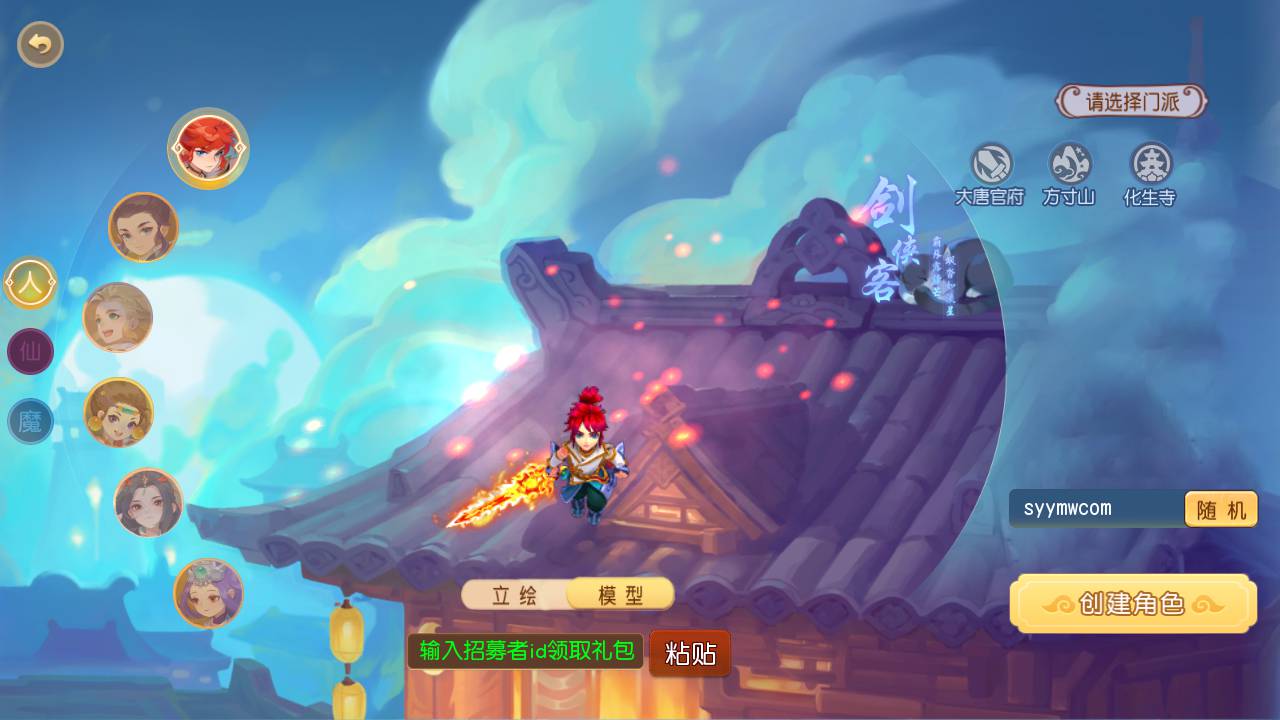Switch to the 人 (Human) race tab
The height and width of the screenshot is (720, 1280).
30,283
